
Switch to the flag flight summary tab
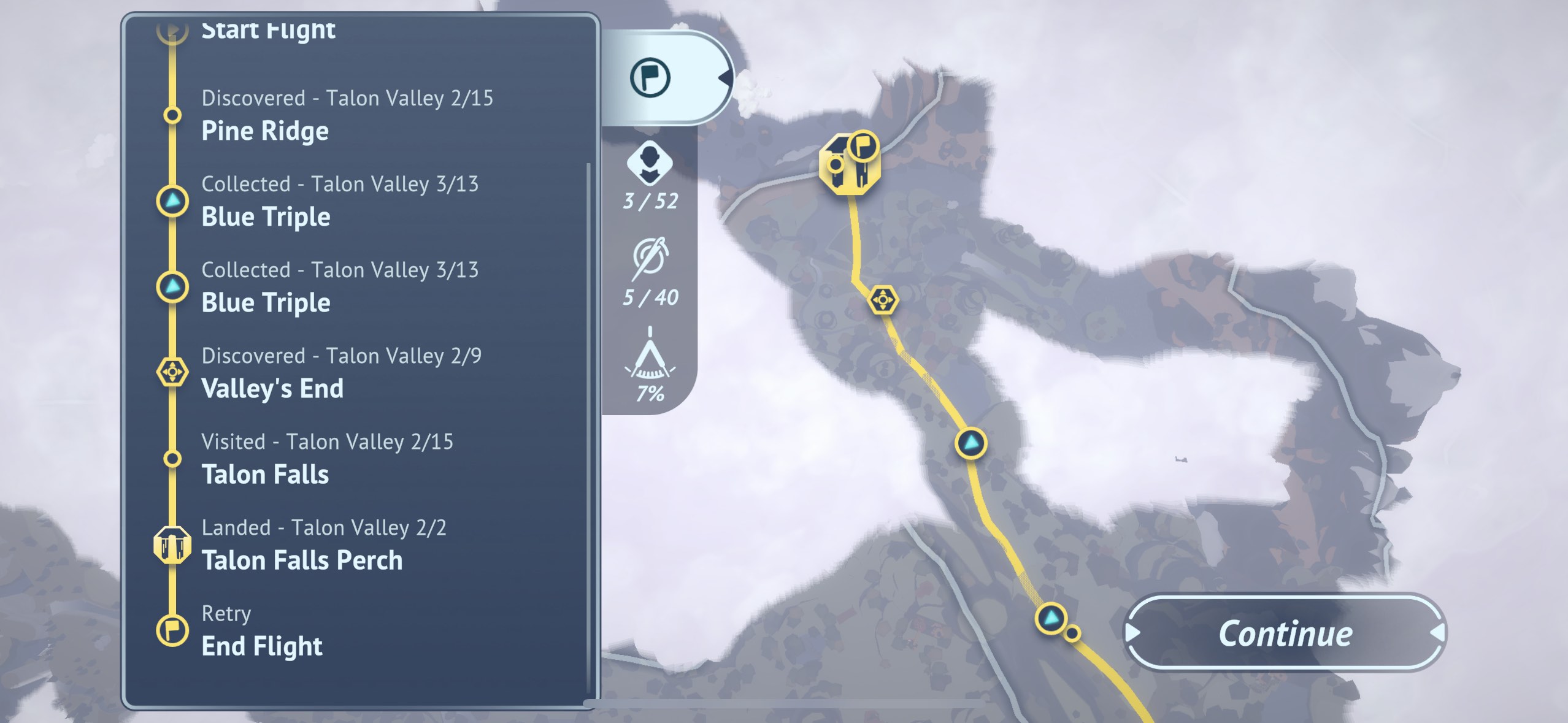650,78
